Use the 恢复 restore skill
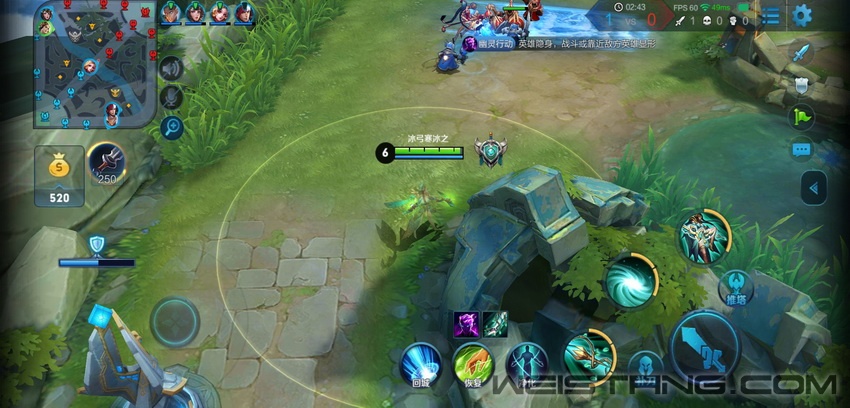850x408 pixels. tap(472, 362)
